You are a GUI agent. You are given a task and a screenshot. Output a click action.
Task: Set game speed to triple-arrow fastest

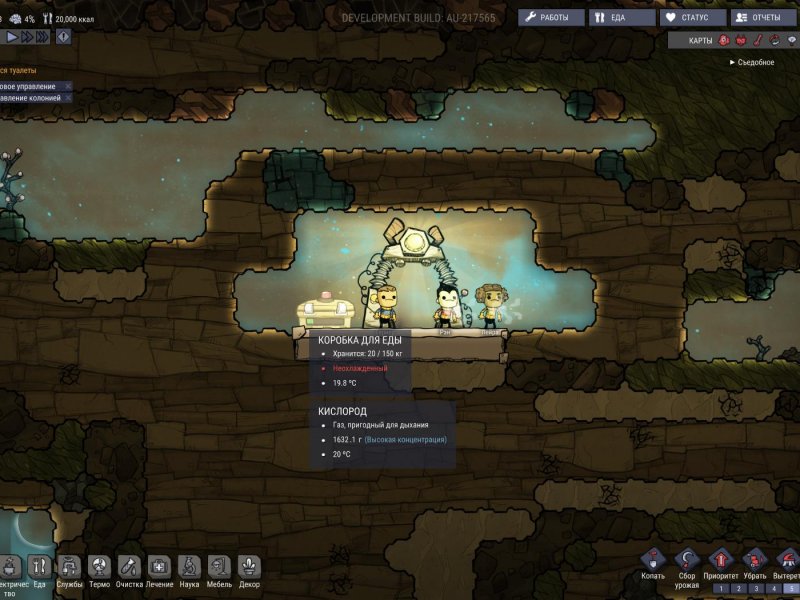[43, 36]
